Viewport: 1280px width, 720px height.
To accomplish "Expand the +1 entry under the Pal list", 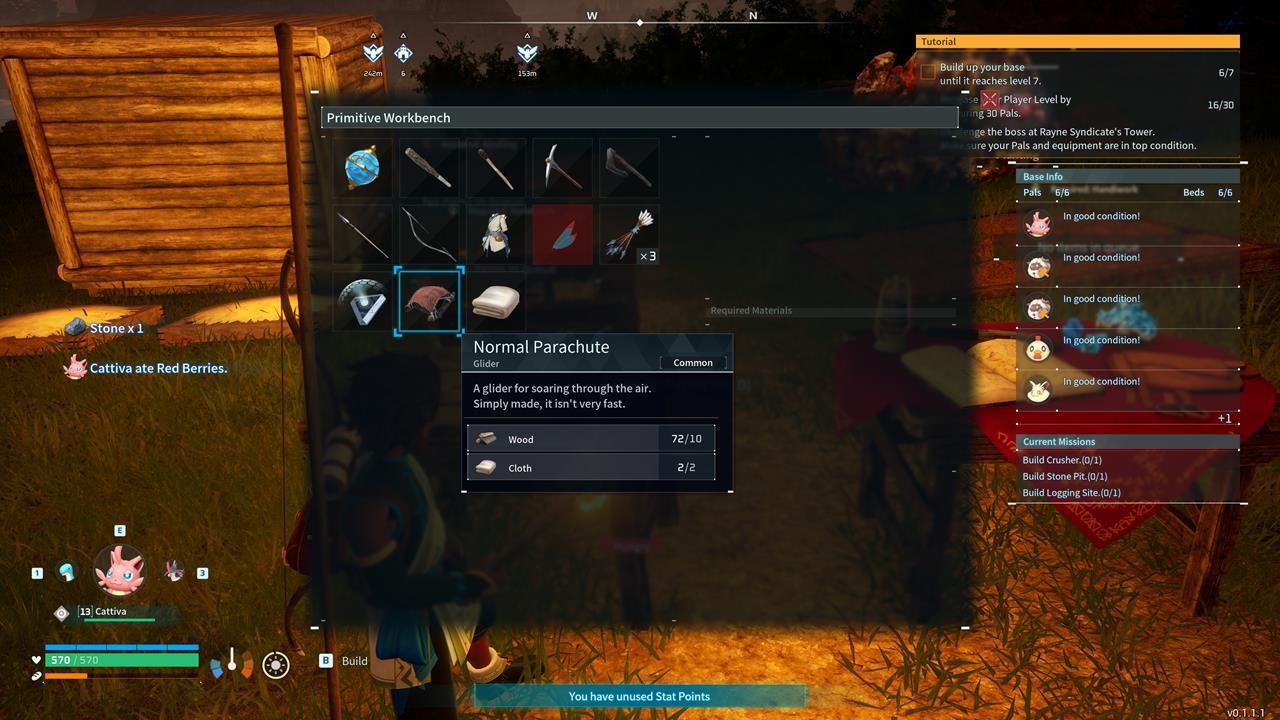I will 1224,418.
